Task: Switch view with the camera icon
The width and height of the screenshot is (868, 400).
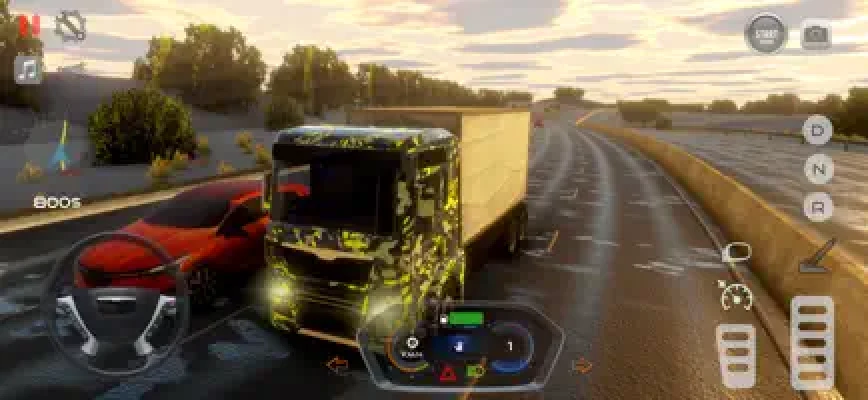Action: (x=816, y=35)
